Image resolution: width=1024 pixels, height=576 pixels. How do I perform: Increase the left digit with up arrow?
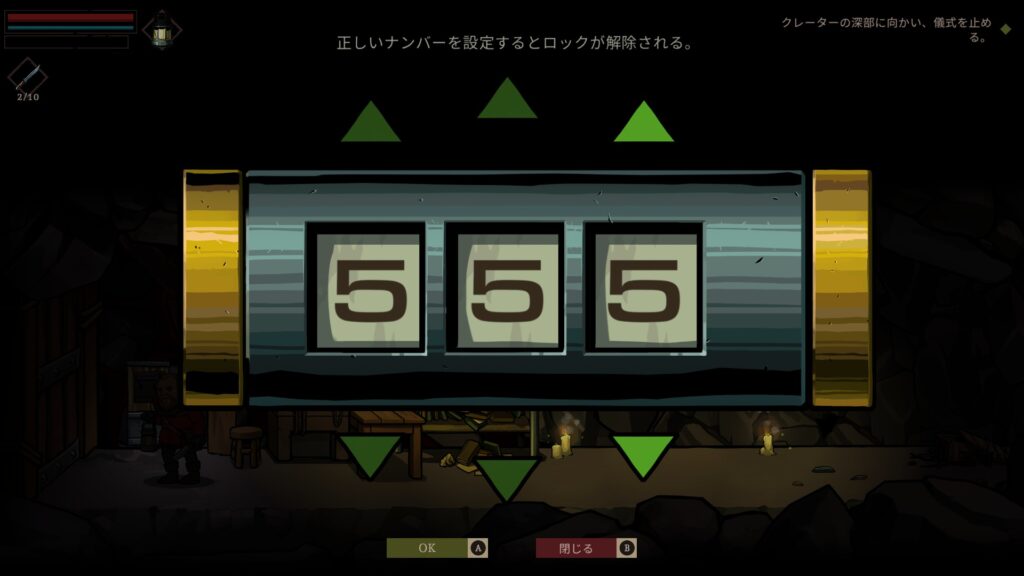click(x=371, y=124)
